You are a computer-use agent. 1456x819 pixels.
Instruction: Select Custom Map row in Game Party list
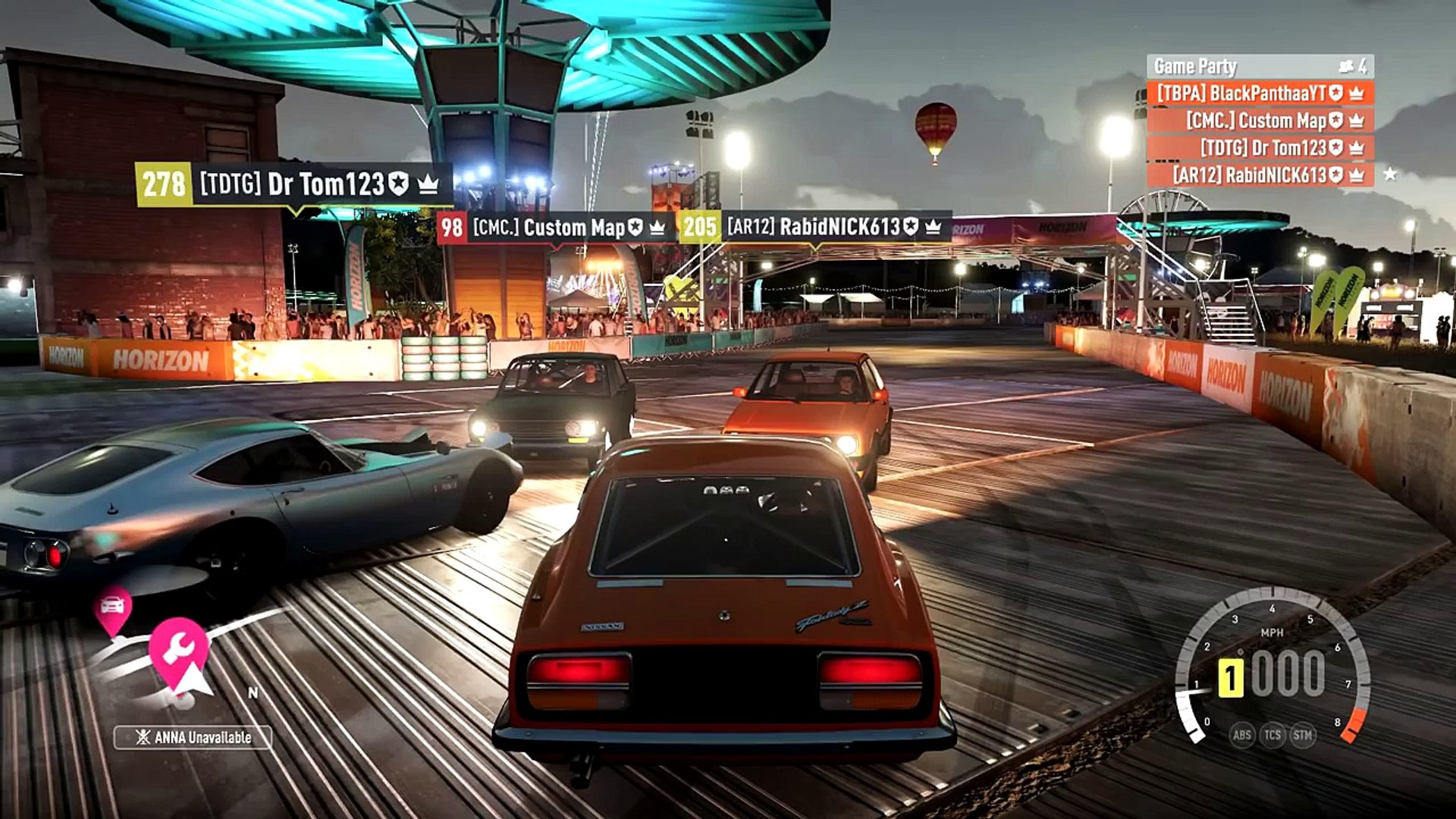point(1260,121)
